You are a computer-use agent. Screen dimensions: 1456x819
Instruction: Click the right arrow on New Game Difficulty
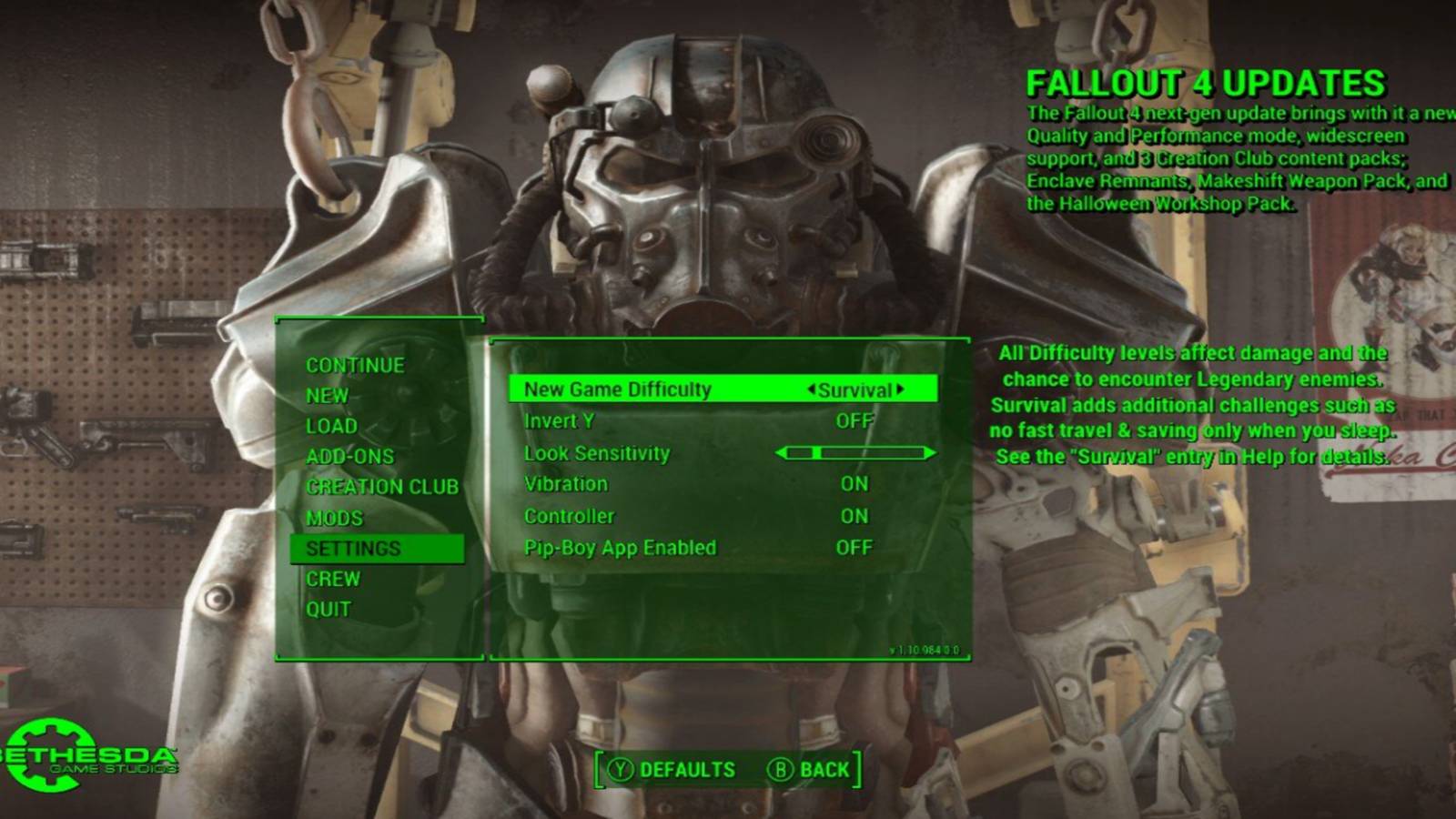click(901, 389)
